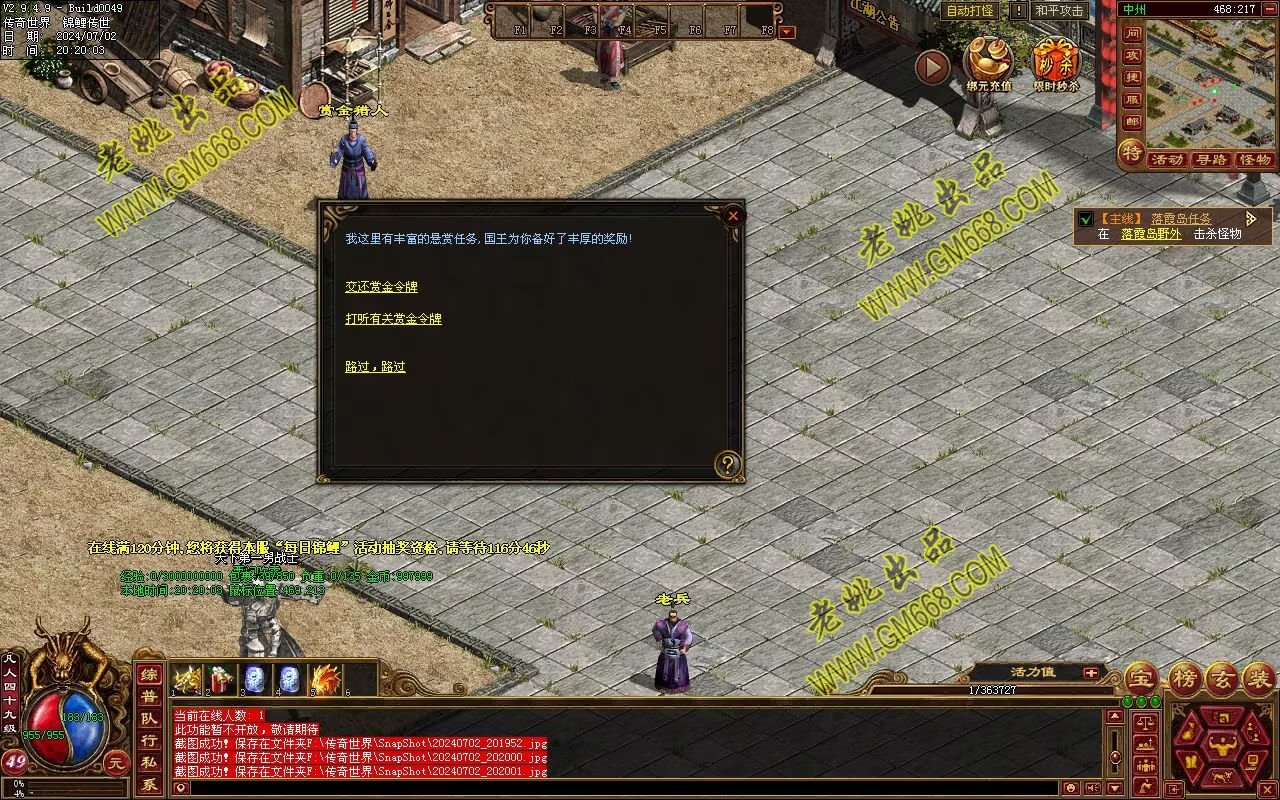Choose the 路过，路过 reply
This screenshot has height=800, width=1280.
coord(375,367)
